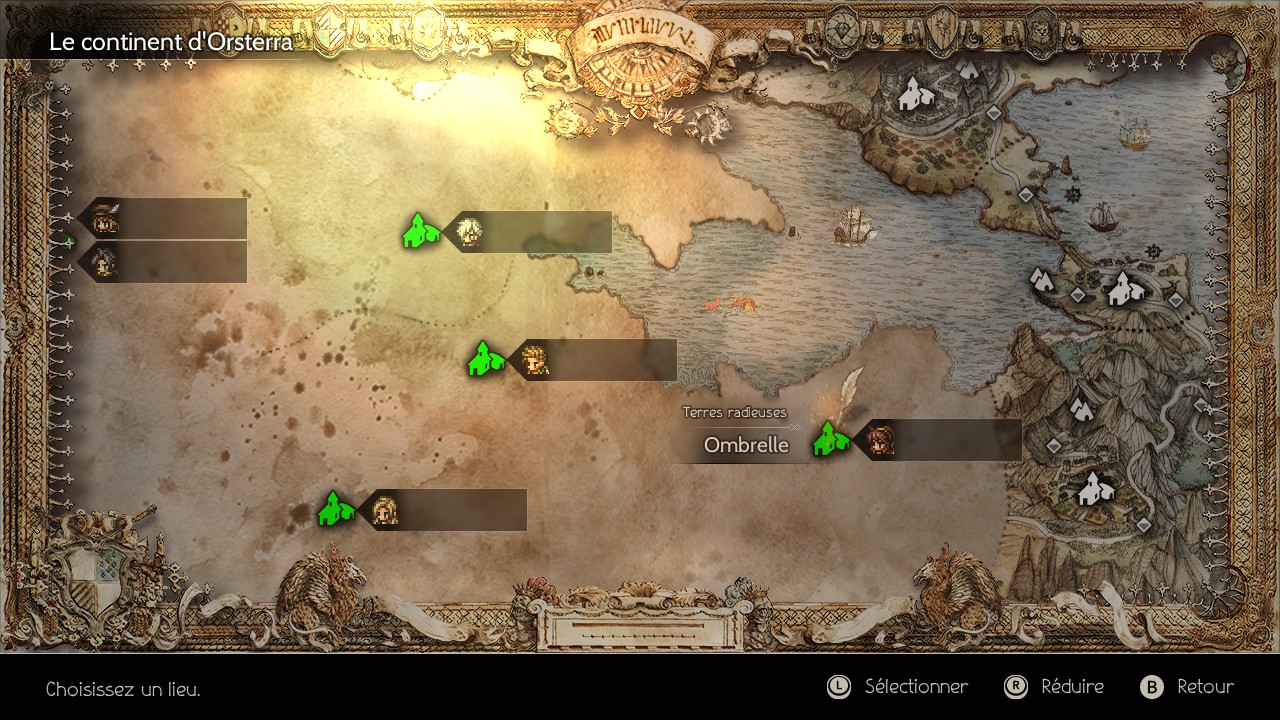Choose the white town icon in the mountain valley
The image size is (1280, 720).
pyautogui.click(x=1095, y=489)
